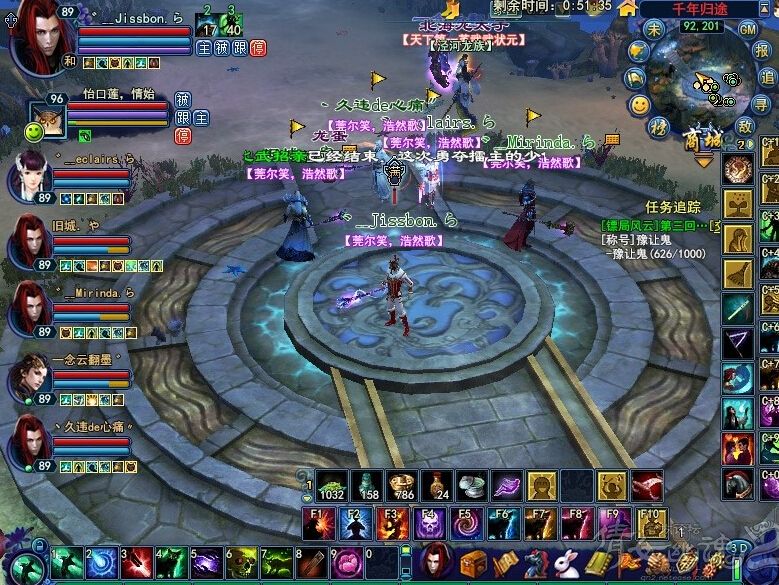The image size is (779, 585).
Task: Select party member _eclairs portrait
Action: pos(29,177)
